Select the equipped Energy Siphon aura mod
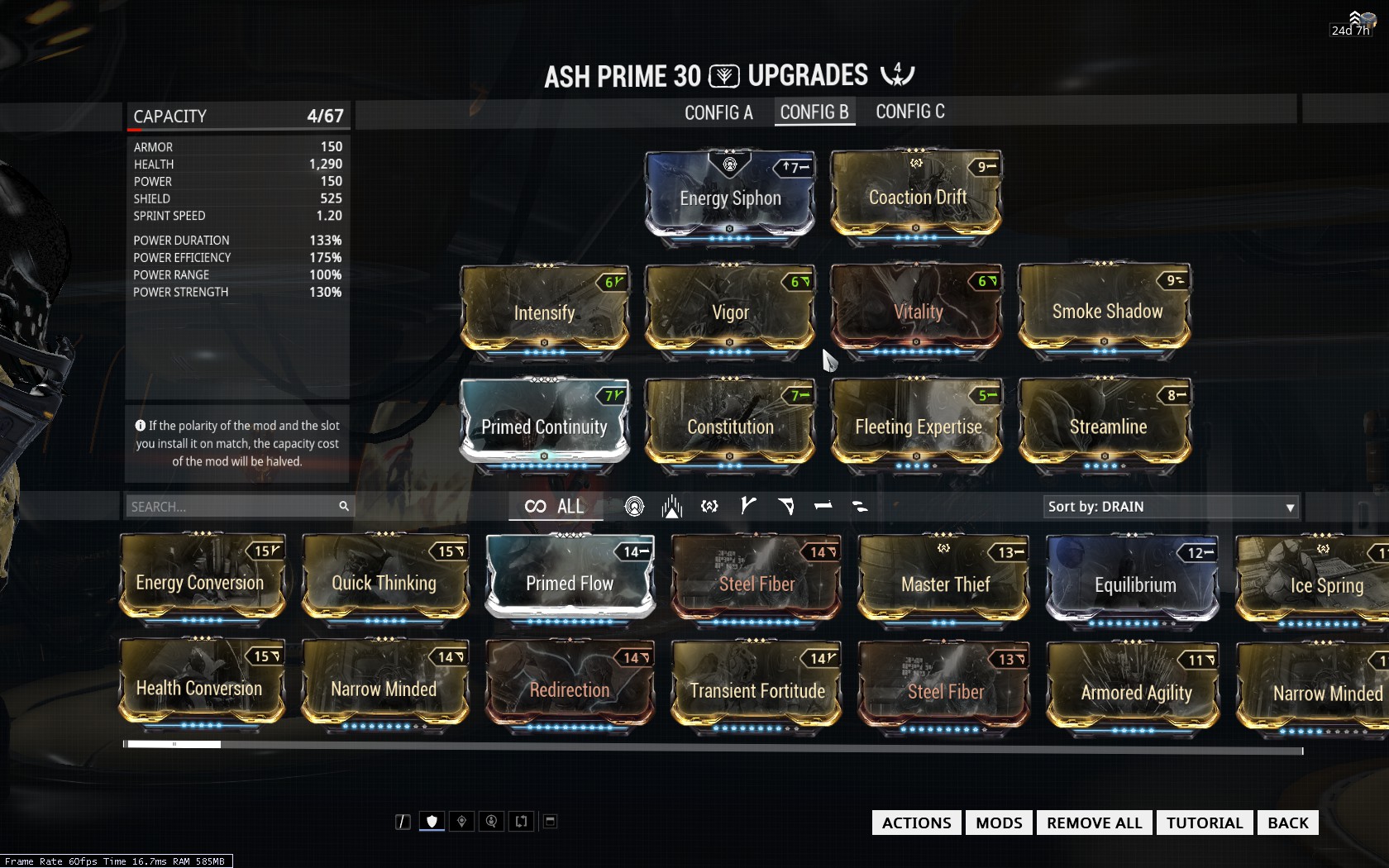This screenshot has width=1389, height=868. [x=730, y=197]
